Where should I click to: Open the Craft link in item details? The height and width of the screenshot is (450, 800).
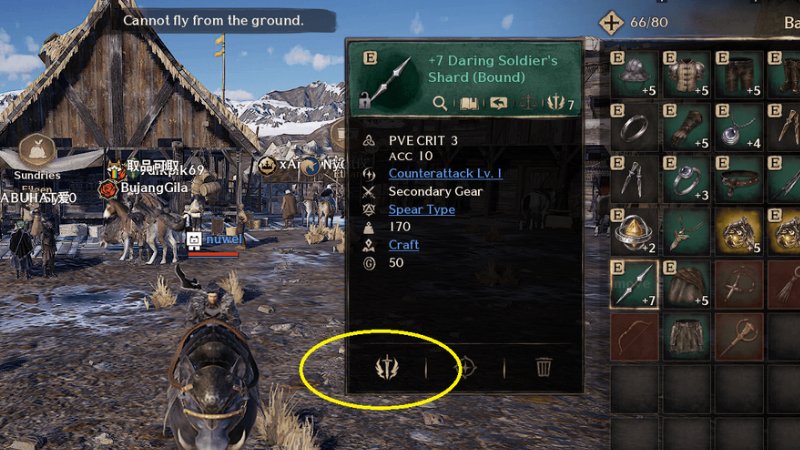pyautogui.click(x=403, y=245)
